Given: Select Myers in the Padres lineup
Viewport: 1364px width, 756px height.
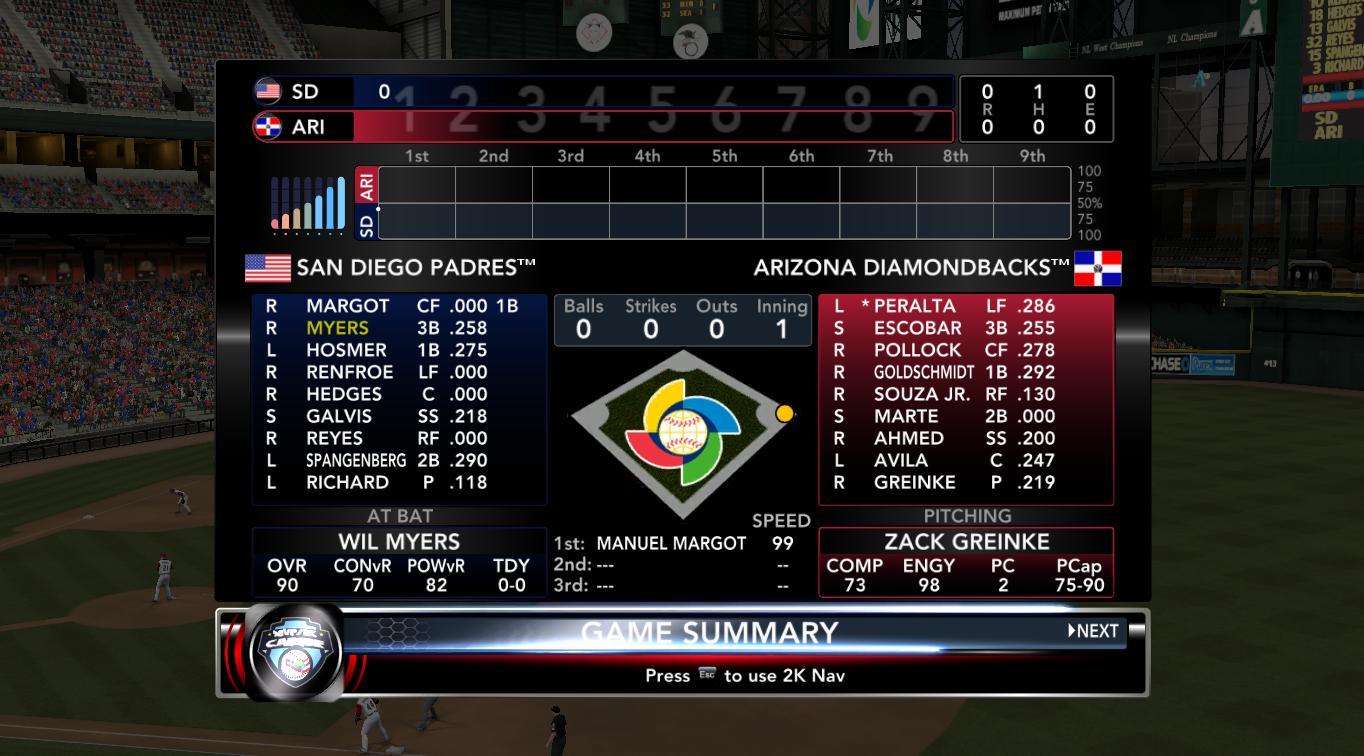Looking at the screenshot, I should pyautogui.click(x=337, y=328).
